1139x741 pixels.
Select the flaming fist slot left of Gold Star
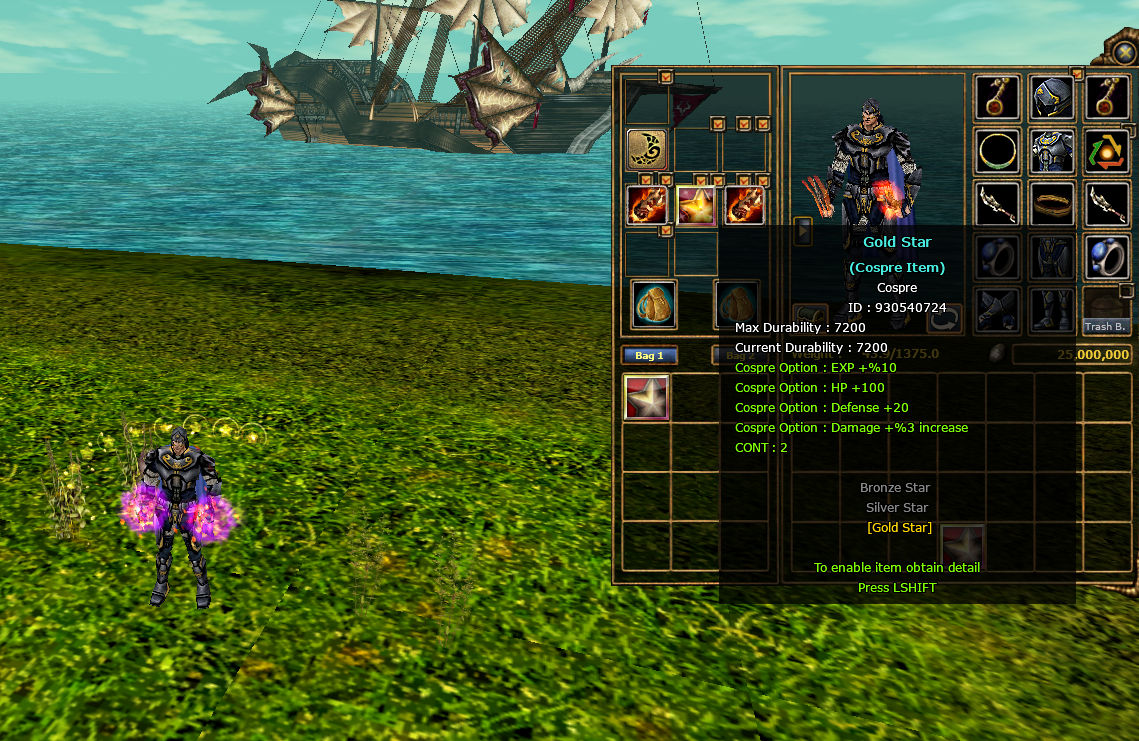[x=647, y=206]
